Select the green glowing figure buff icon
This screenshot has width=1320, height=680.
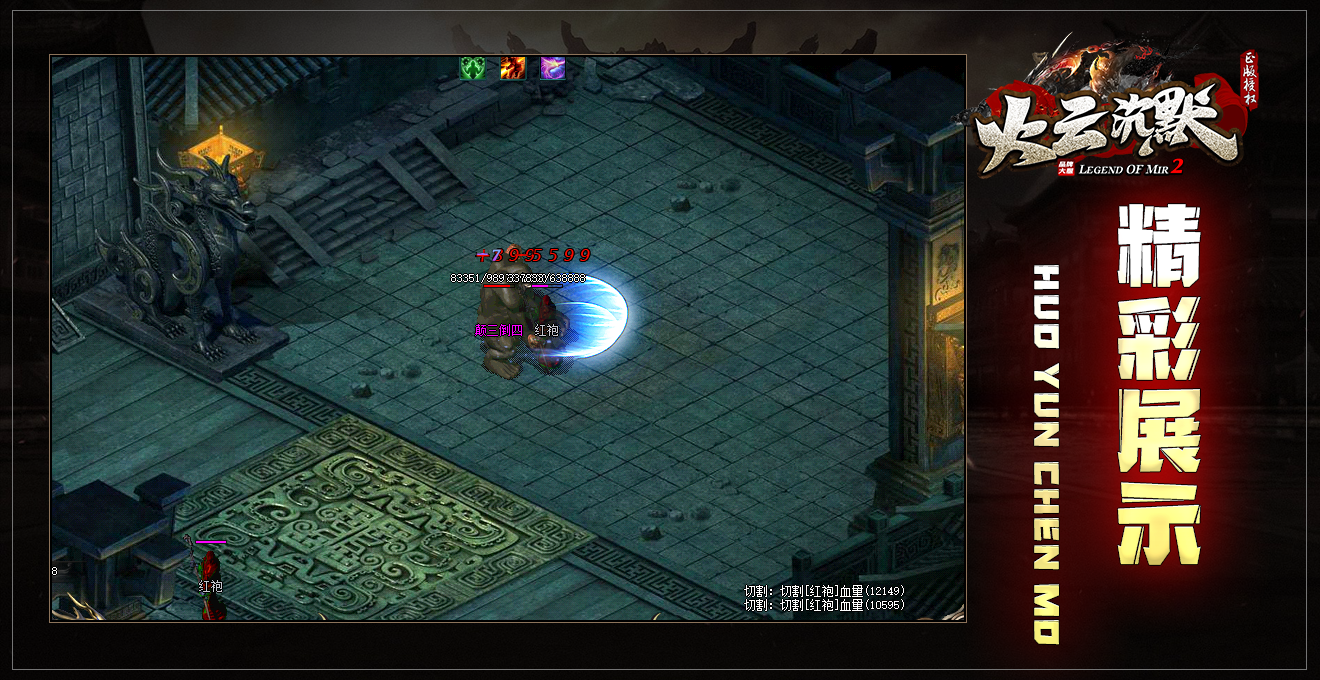click(472, 68)
